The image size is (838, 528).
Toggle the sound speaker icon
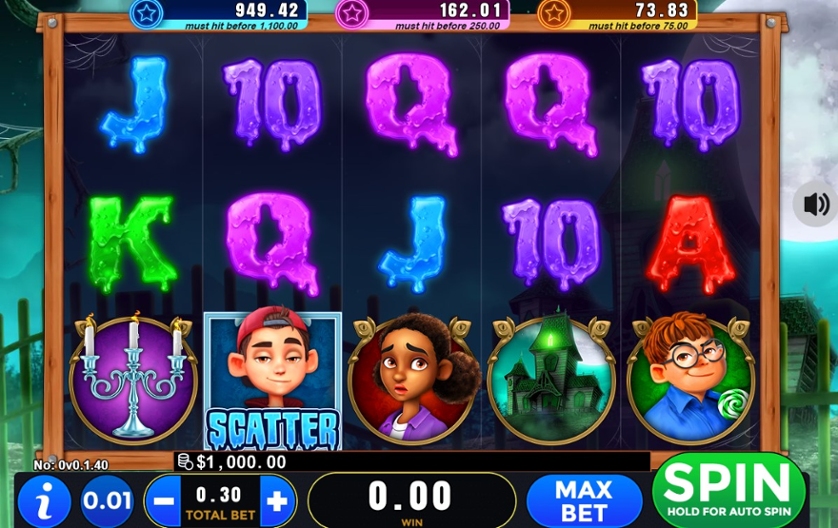816,205
